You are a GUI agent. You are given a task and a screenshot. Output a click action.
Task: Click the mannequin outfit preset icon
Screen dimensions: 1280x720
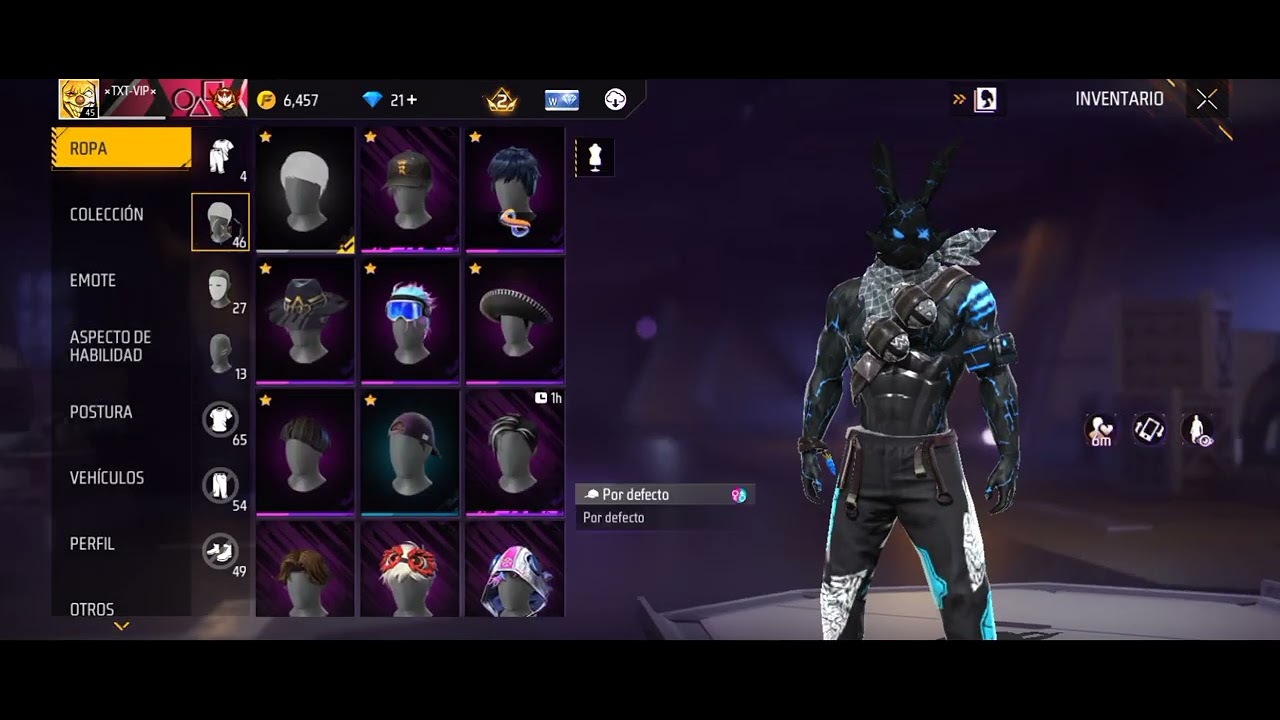tap(596, 158)
